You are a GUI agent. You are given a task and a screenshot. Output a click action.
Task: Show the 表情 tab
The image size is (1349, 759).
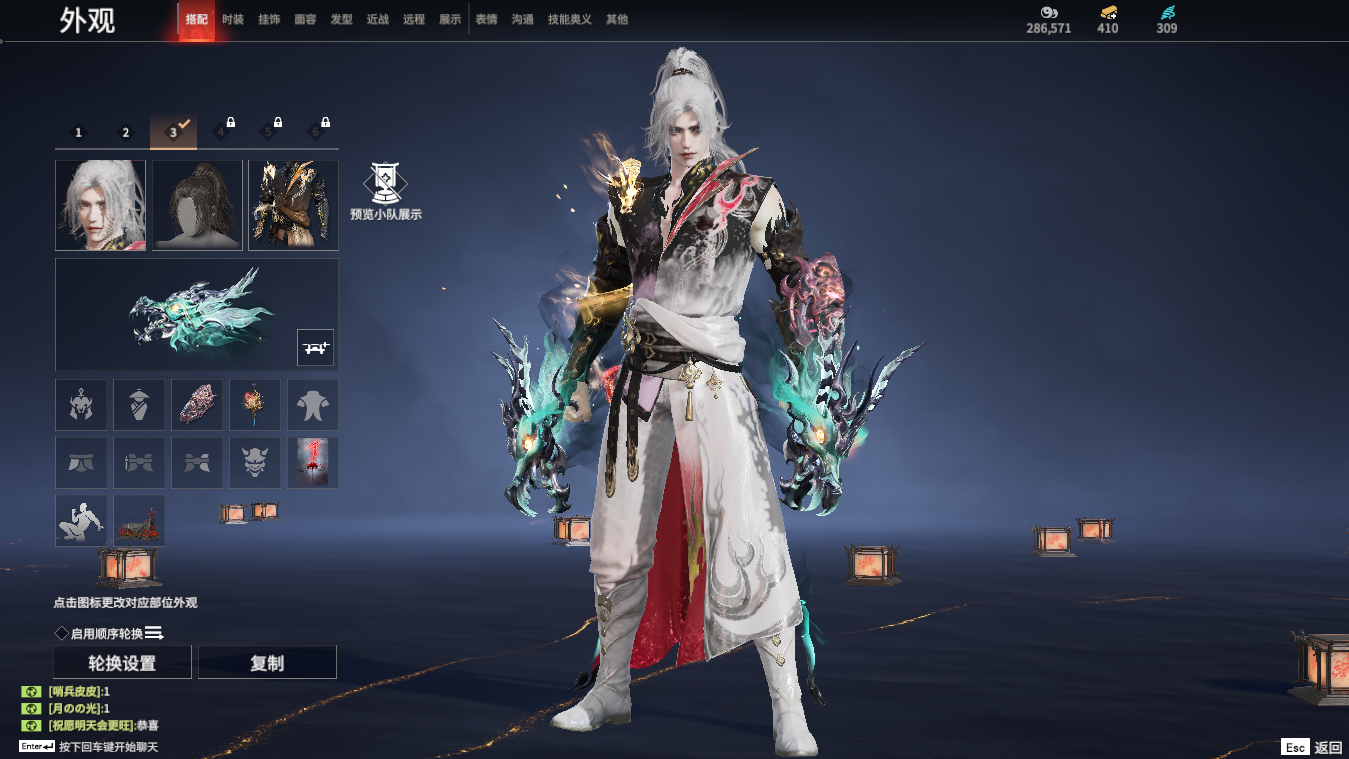486,19
